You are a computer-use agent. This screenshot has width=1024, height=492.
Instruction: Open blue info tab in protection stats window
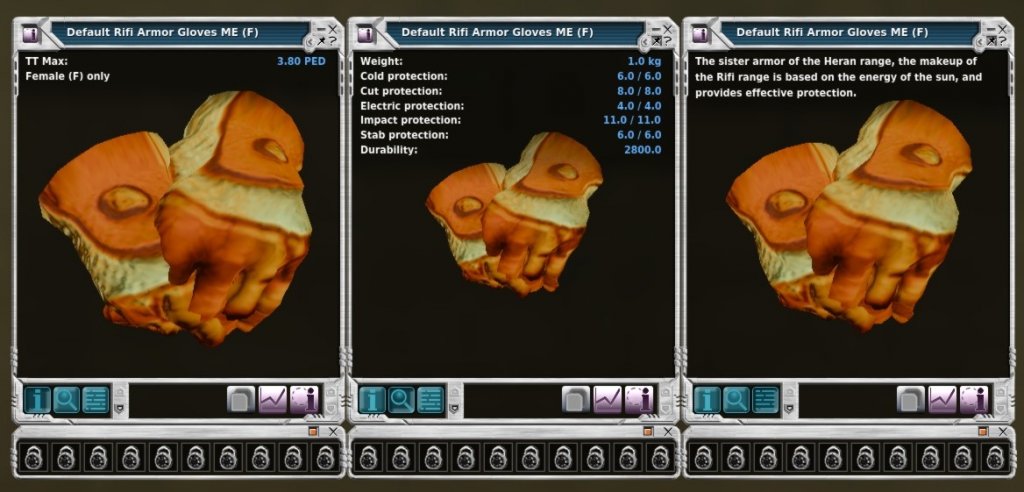click(372, 400)
